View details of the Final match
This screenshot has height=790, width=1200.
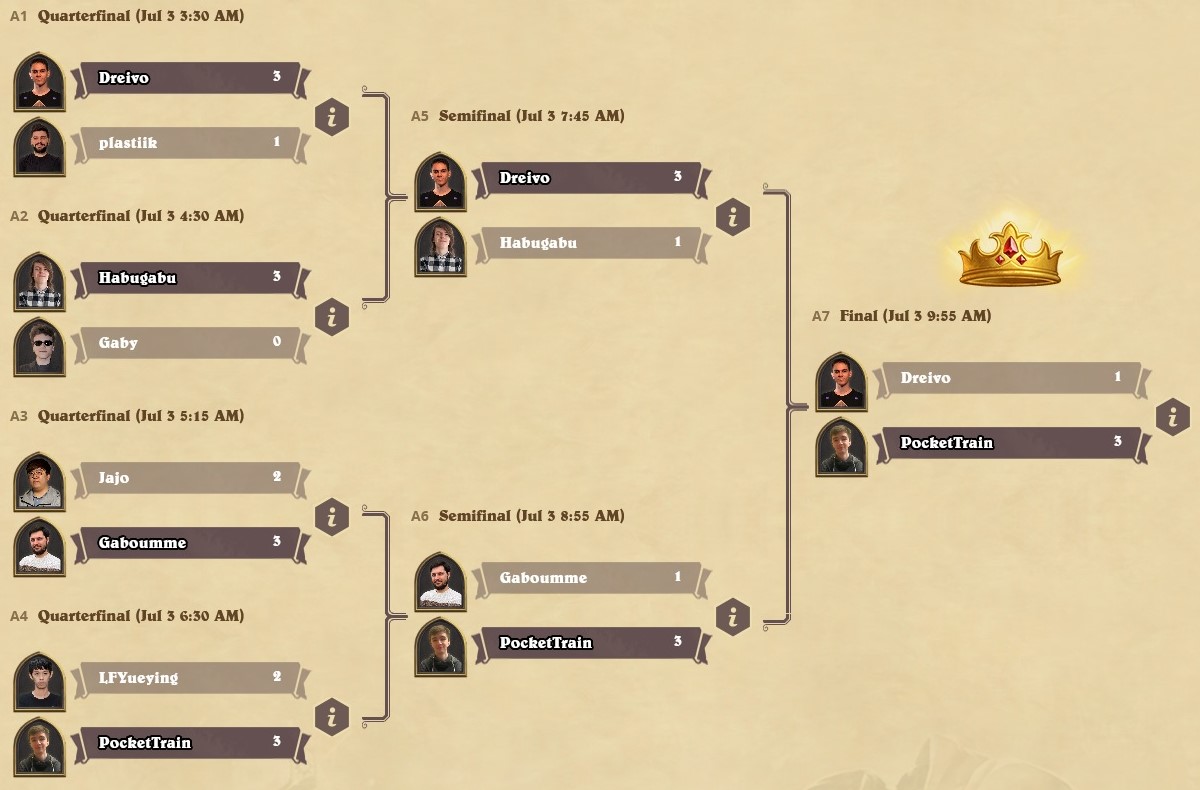1173,417
